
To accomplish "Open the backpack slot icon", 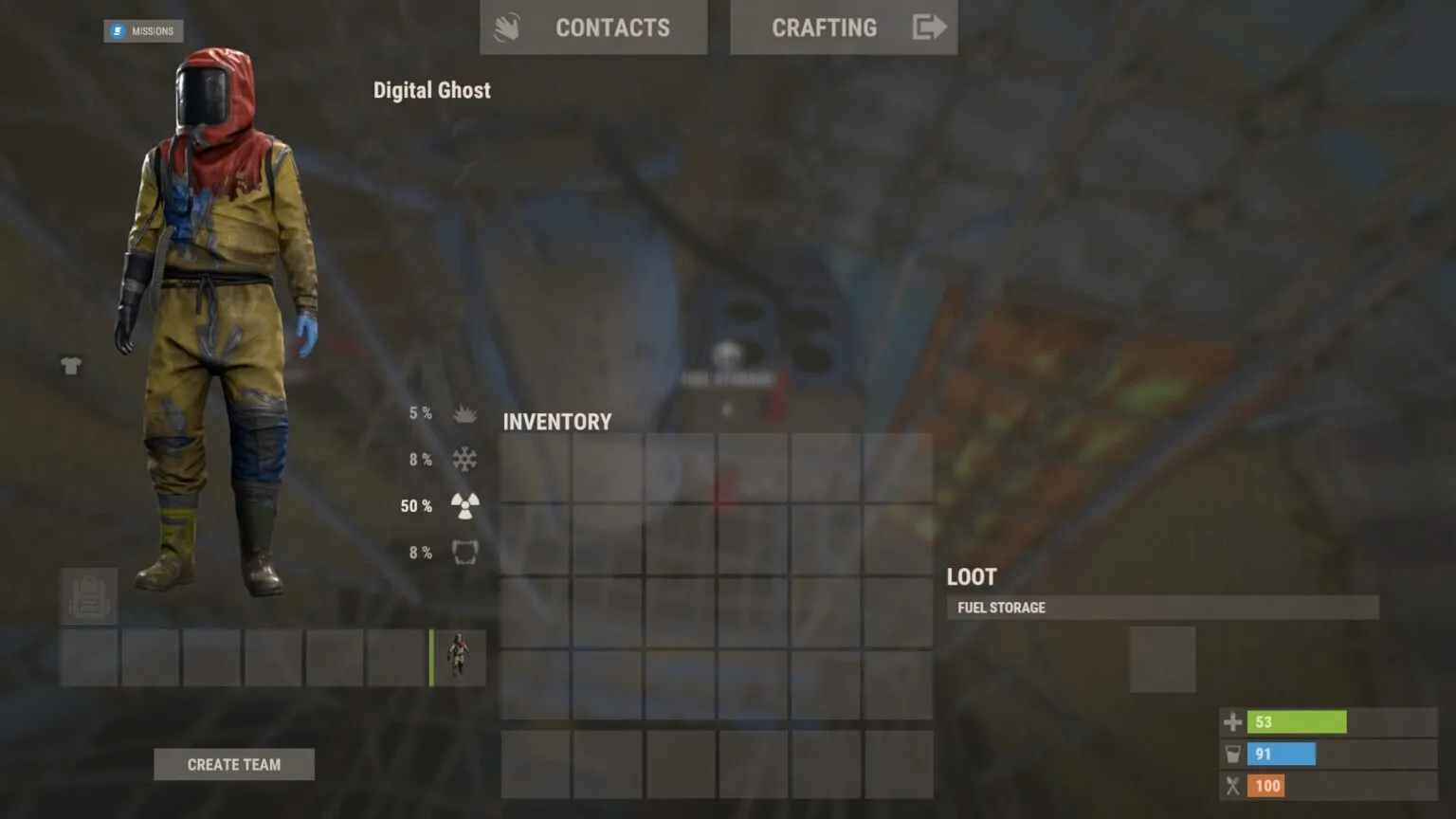I will tap(88, 596).
